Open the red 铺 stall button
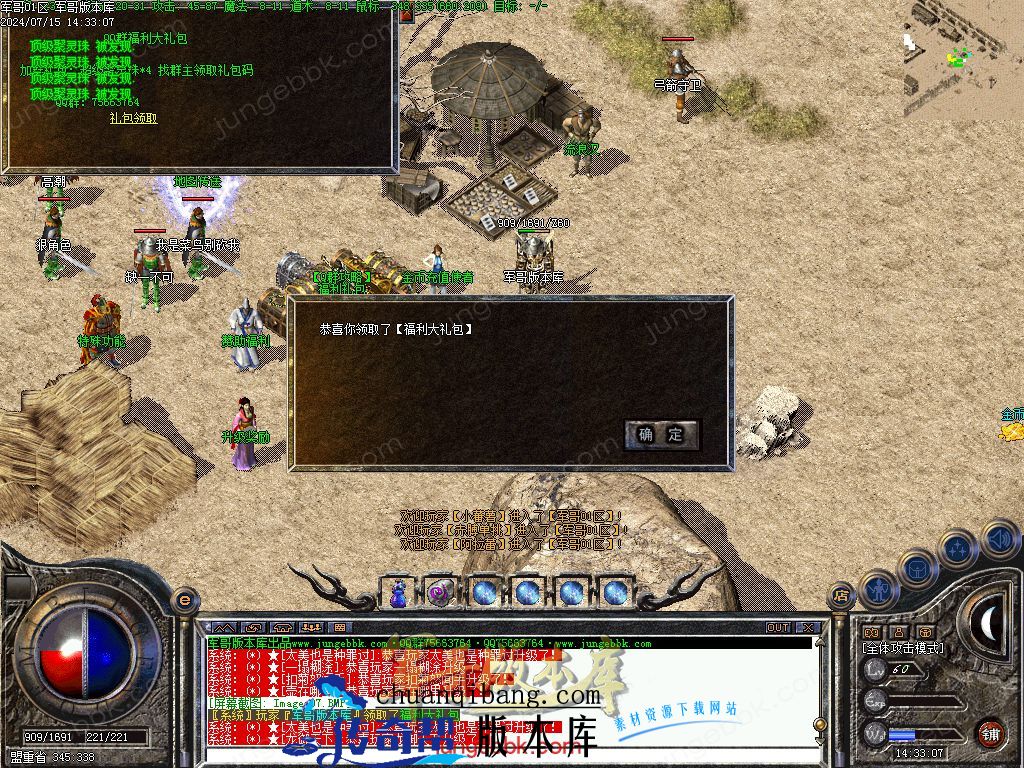Viewport: 1024px width, 768px height. pyautogui.click(x=989, y=733)
